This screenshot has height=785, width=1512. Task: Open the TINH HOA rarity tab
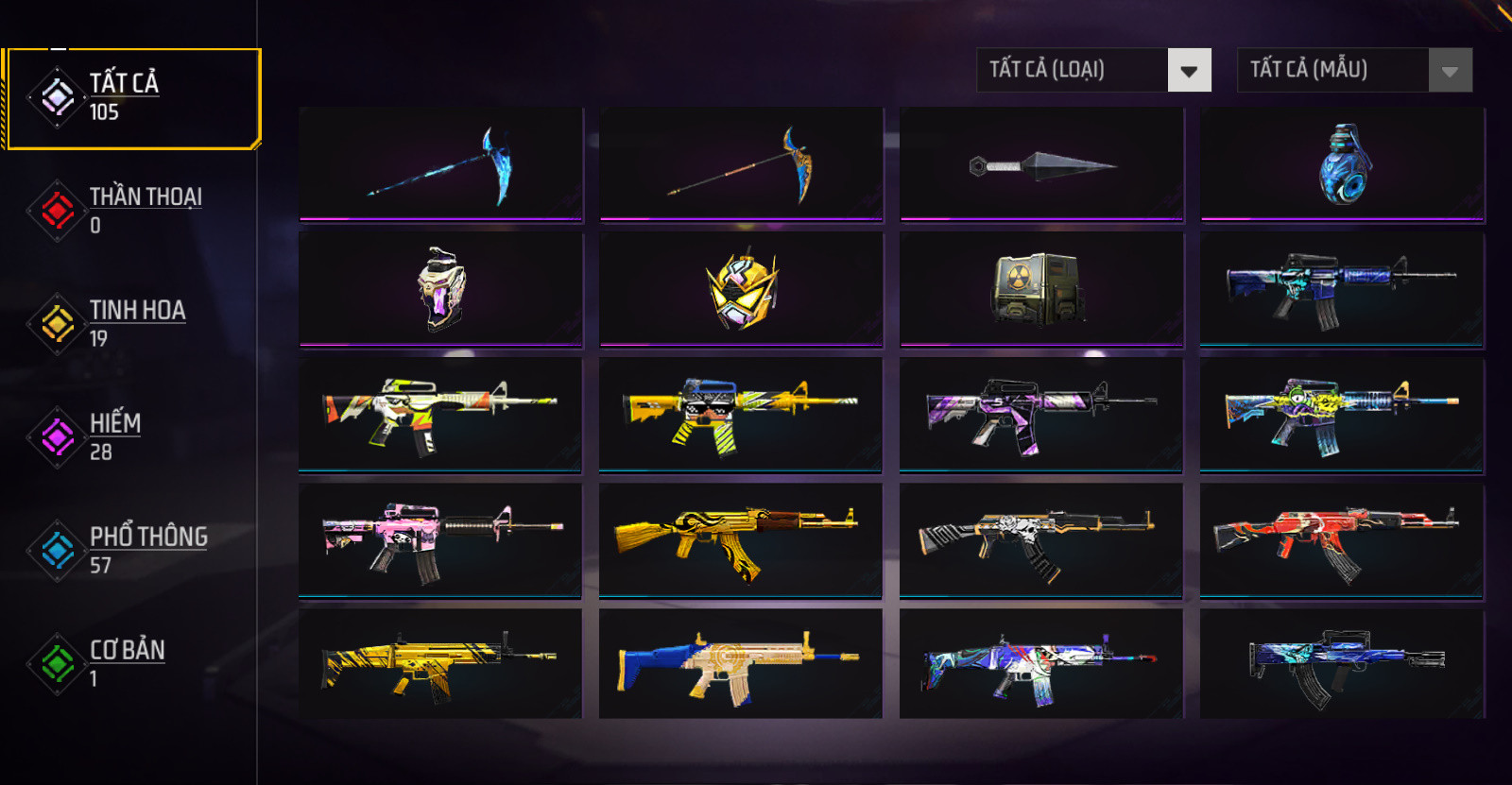132,323
